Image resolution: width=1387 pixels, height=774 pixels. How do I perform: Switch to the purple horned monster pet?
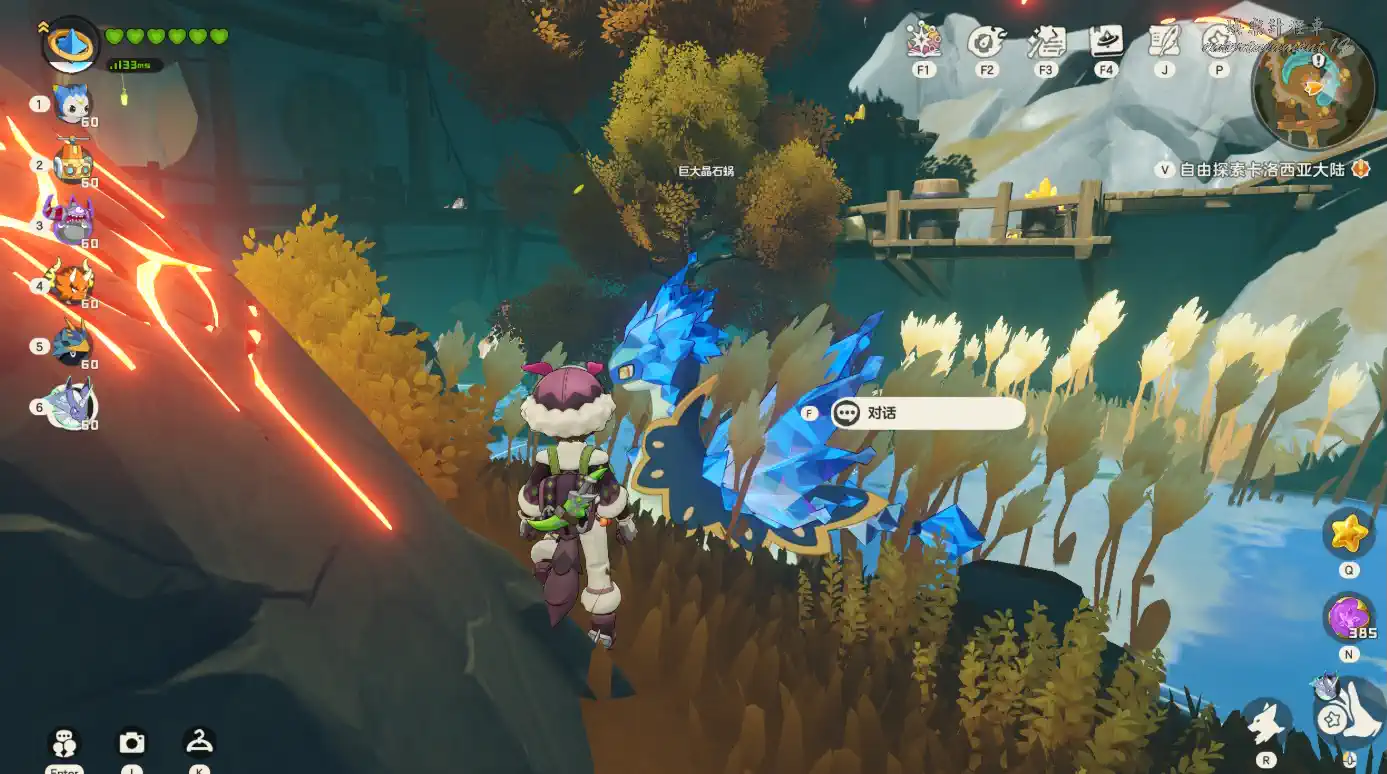pyautogui.click(x=72, y=223)
